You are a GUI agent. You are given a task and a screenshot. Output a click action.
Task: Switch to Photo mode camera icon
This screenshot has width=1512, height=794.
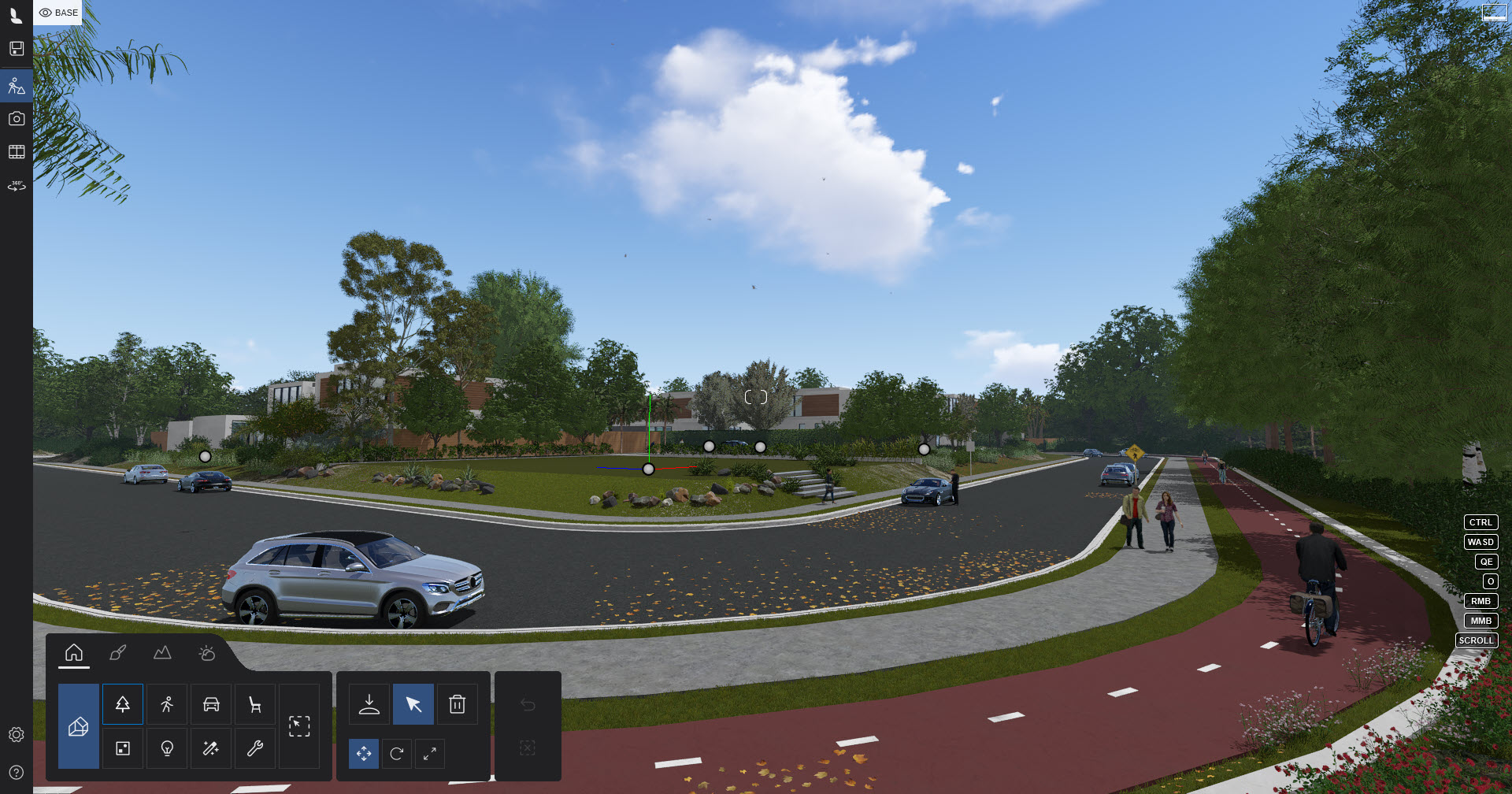17,118
